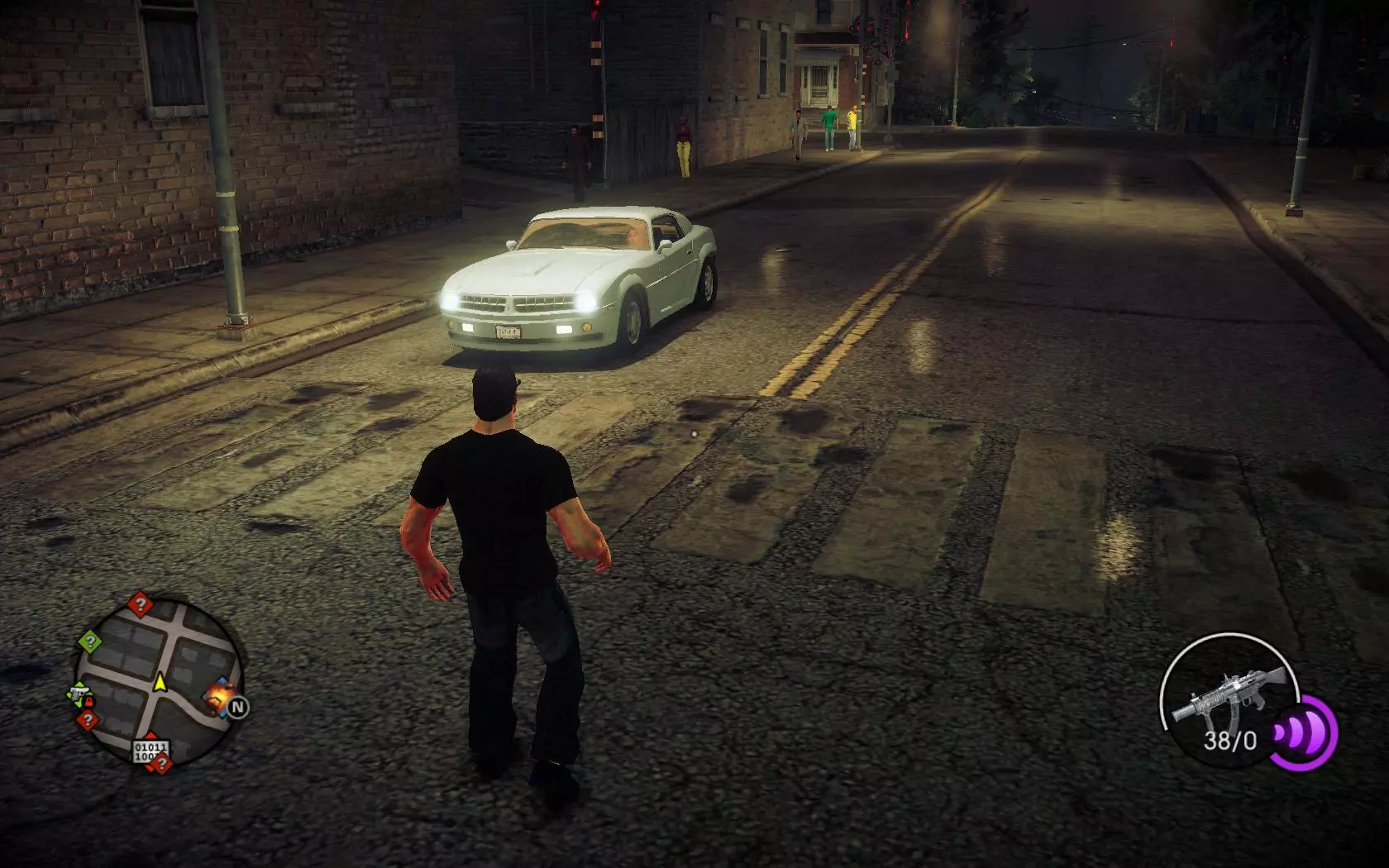The height and width of the screenshot is (868, 1389).
Task: Click the locked pistol store marker
Action: (x=80, y=694)
